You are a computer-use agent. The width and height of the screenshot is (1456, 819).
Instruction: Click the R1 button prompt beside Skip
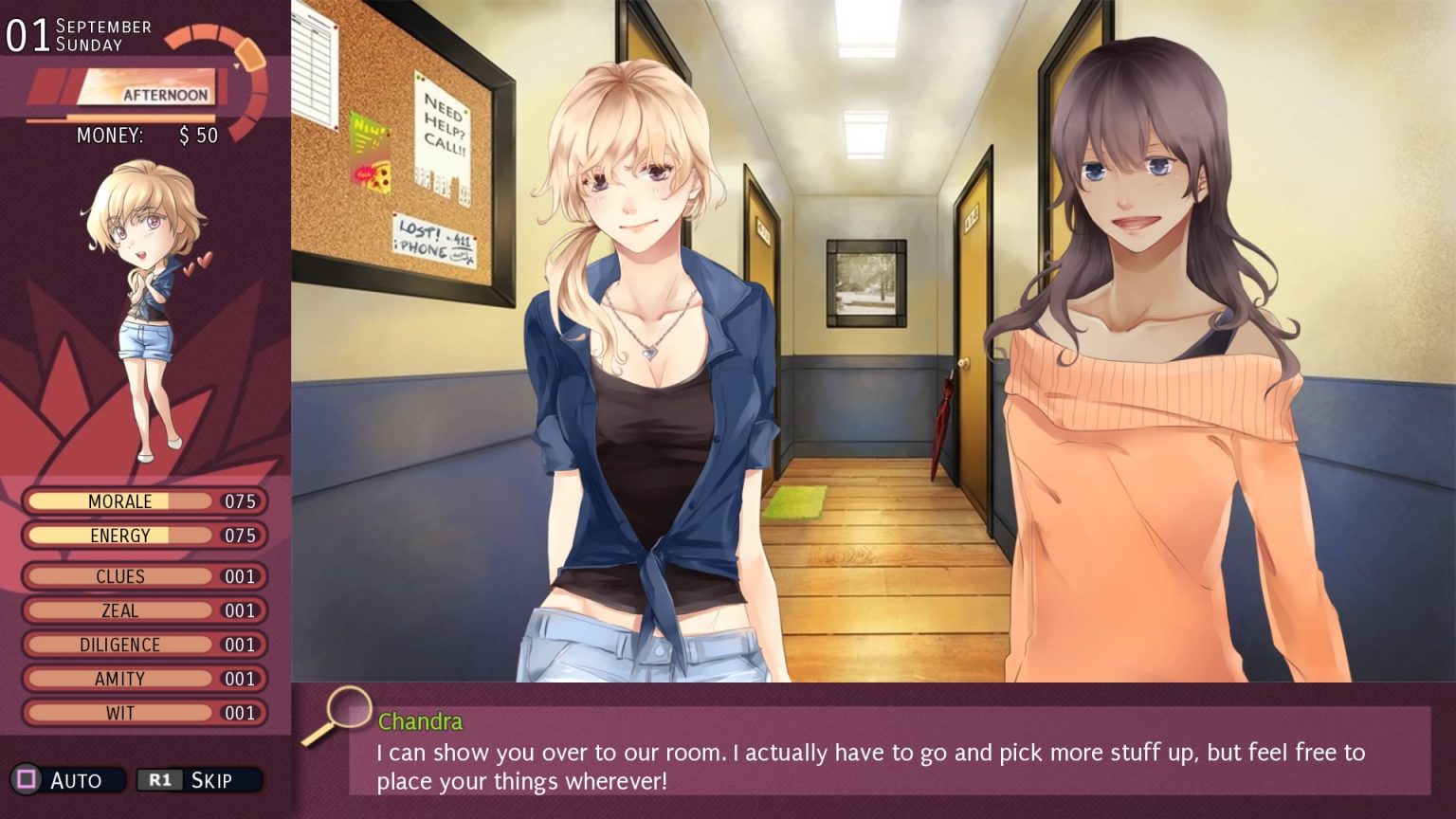click(159, 779)
